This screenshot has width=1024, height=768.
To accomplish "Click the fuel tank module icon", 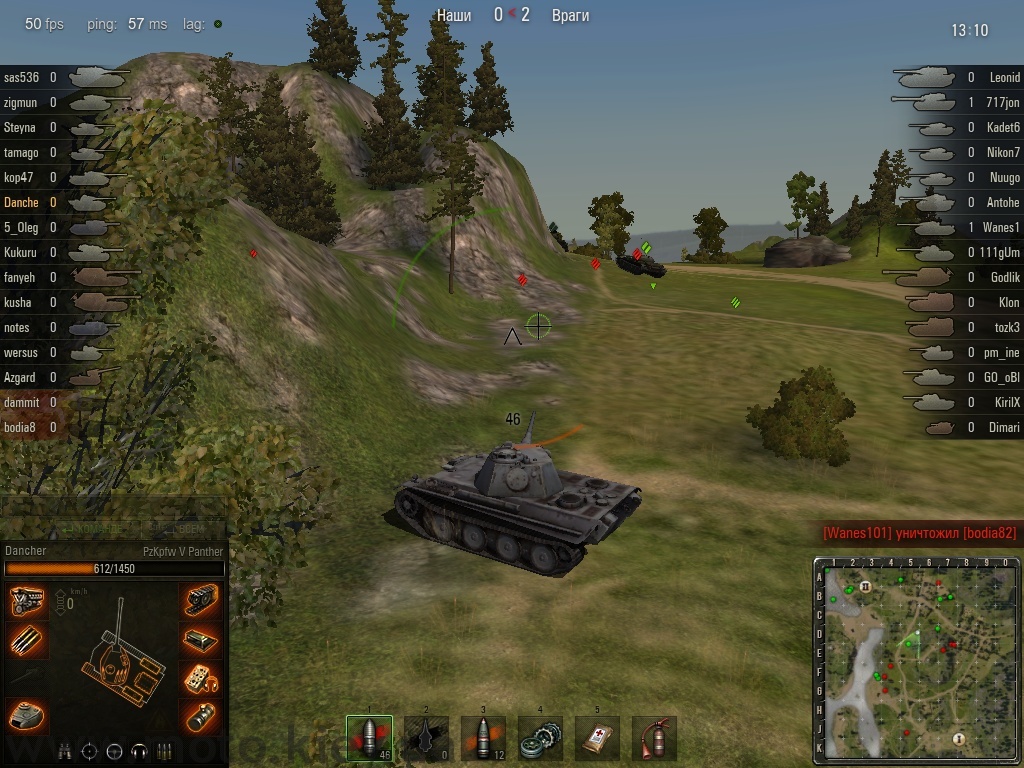I will (202, 639).
